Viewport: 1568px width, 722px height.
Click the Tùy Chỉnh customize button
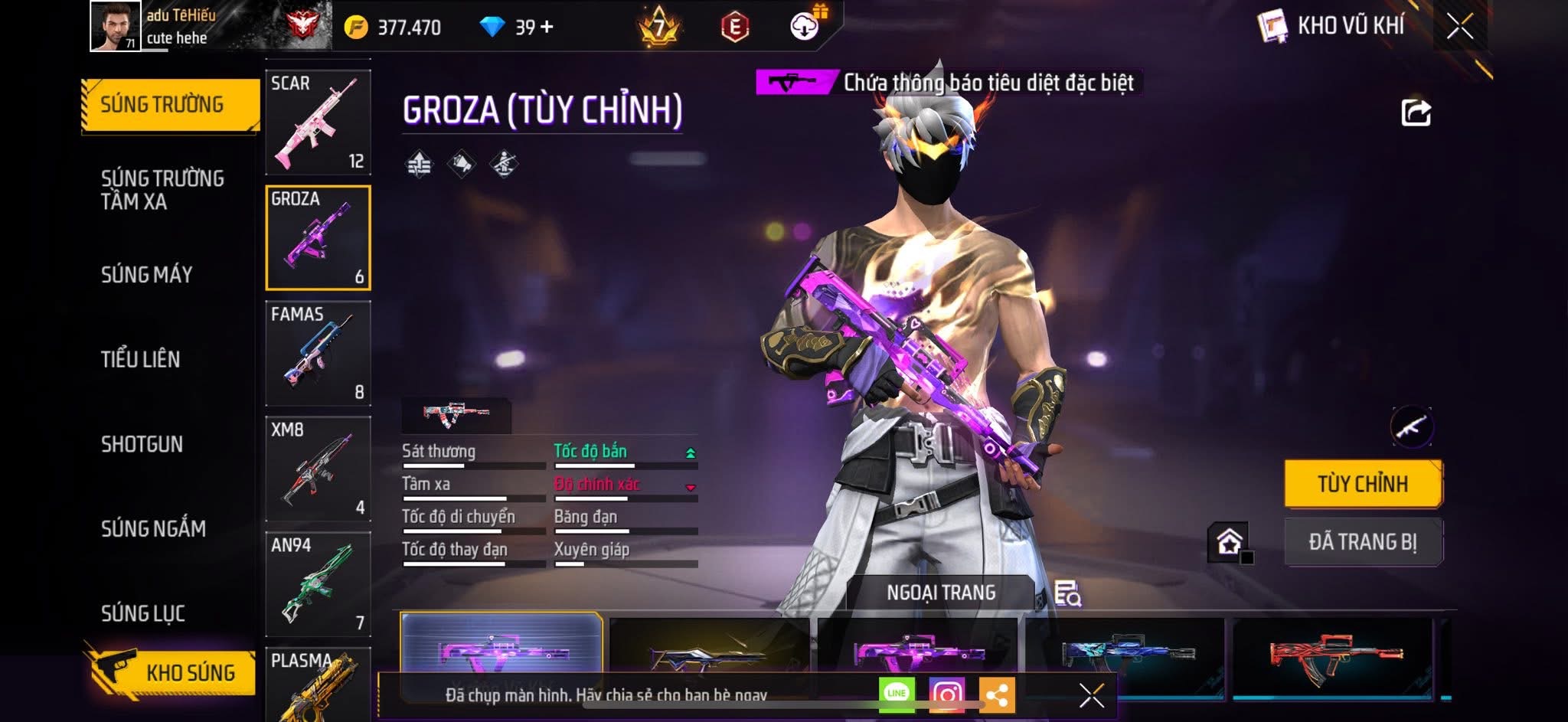(x=1363, y=484)
